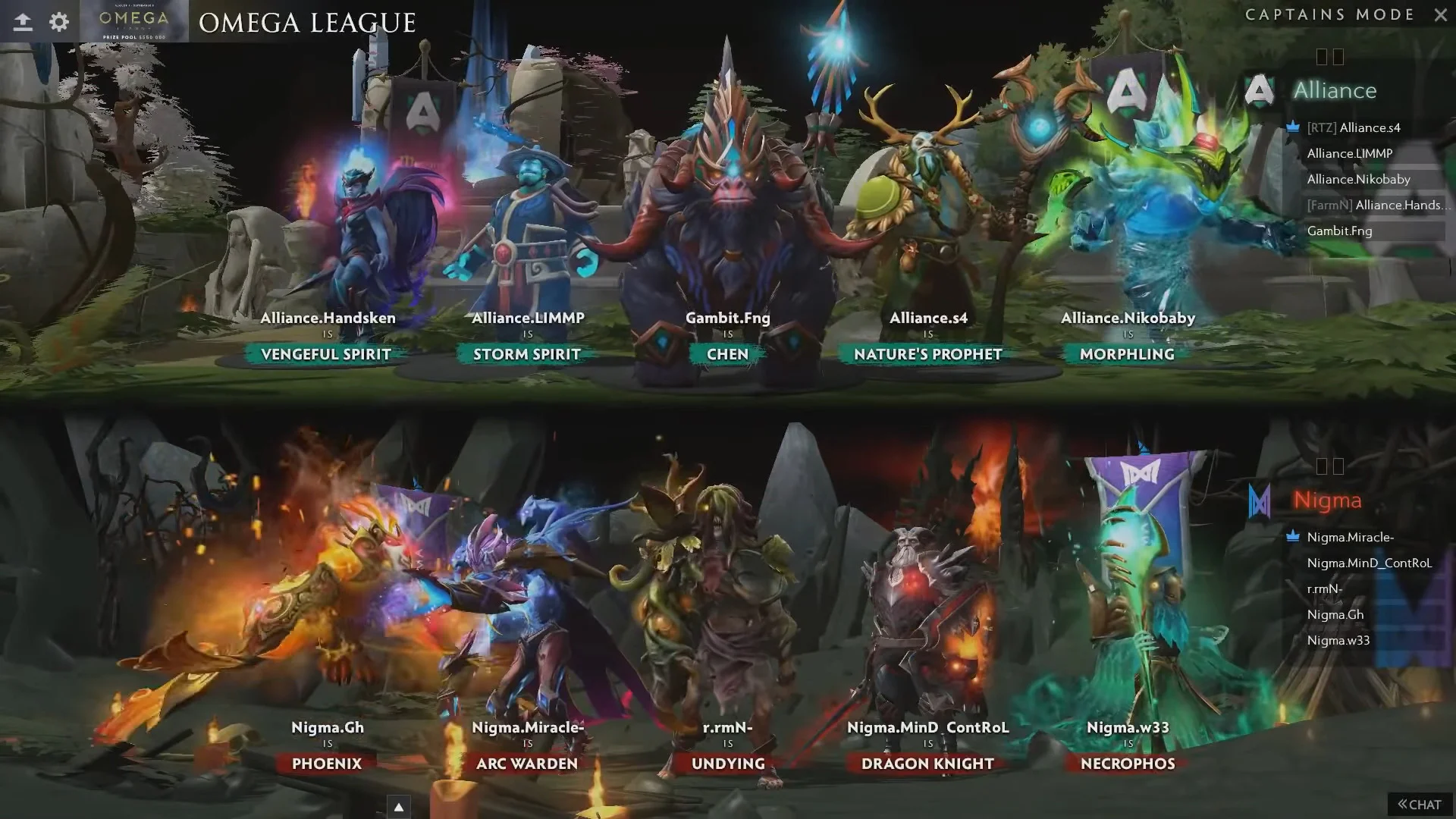Close the Captains Mode screen
The height and width of the screenshot is (819, 1456).
pos(1441,14)
